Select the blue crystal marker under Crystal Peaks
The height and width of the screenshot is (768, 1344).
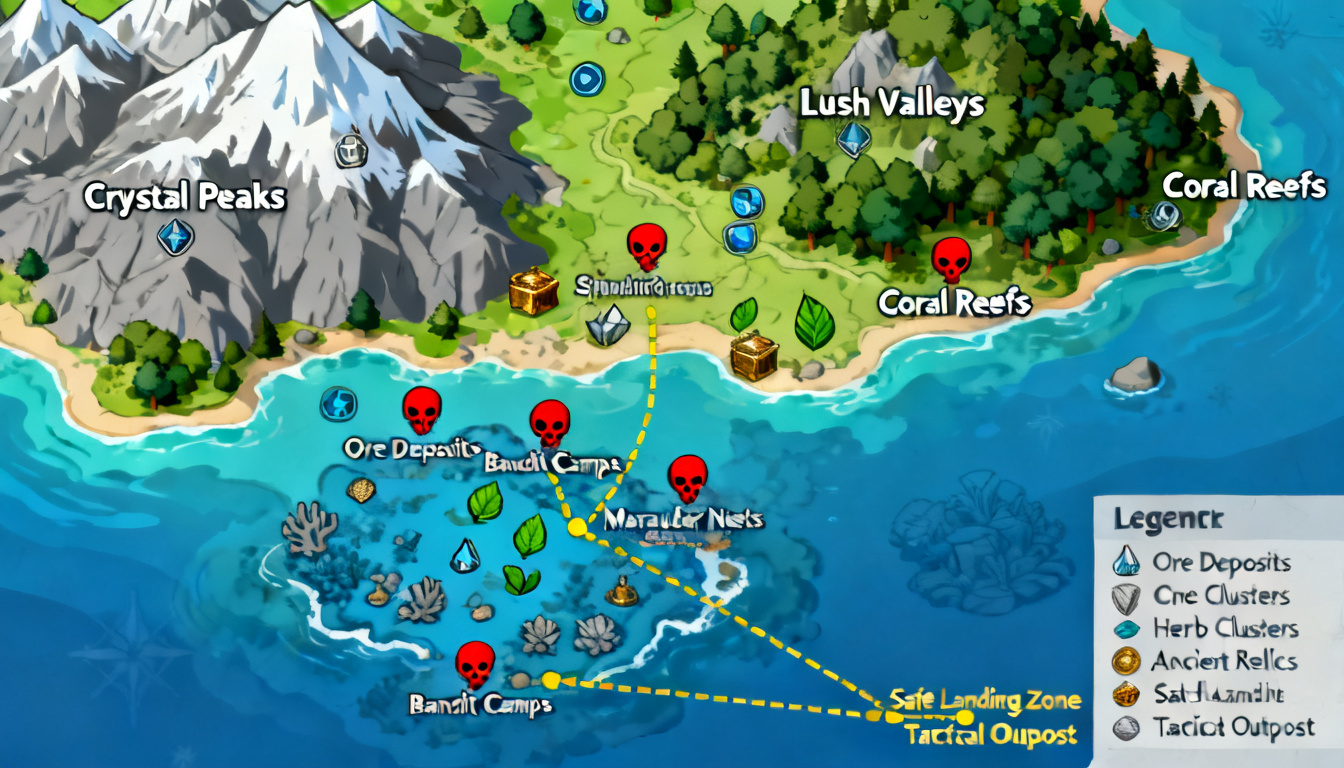click(175, 237)
